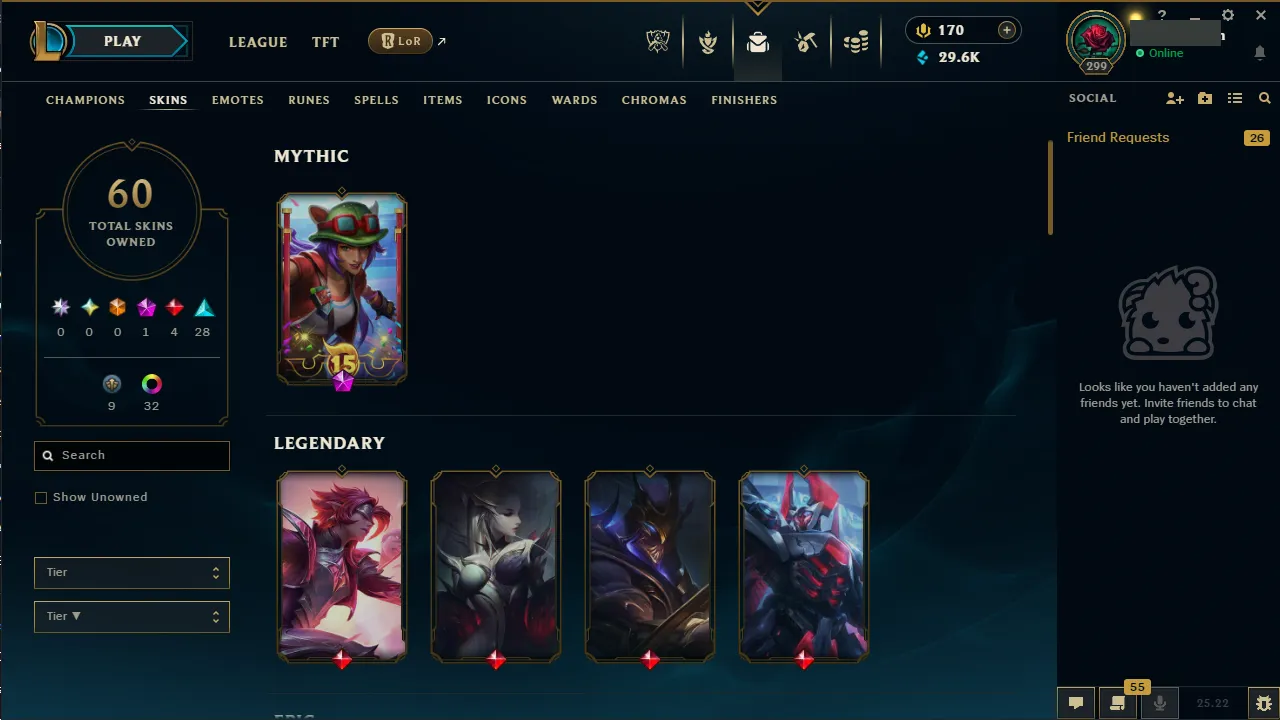Mute your microphone in the bottom bar
Viewport: 1280px width, 720px height.
[x=1160, y=702]
